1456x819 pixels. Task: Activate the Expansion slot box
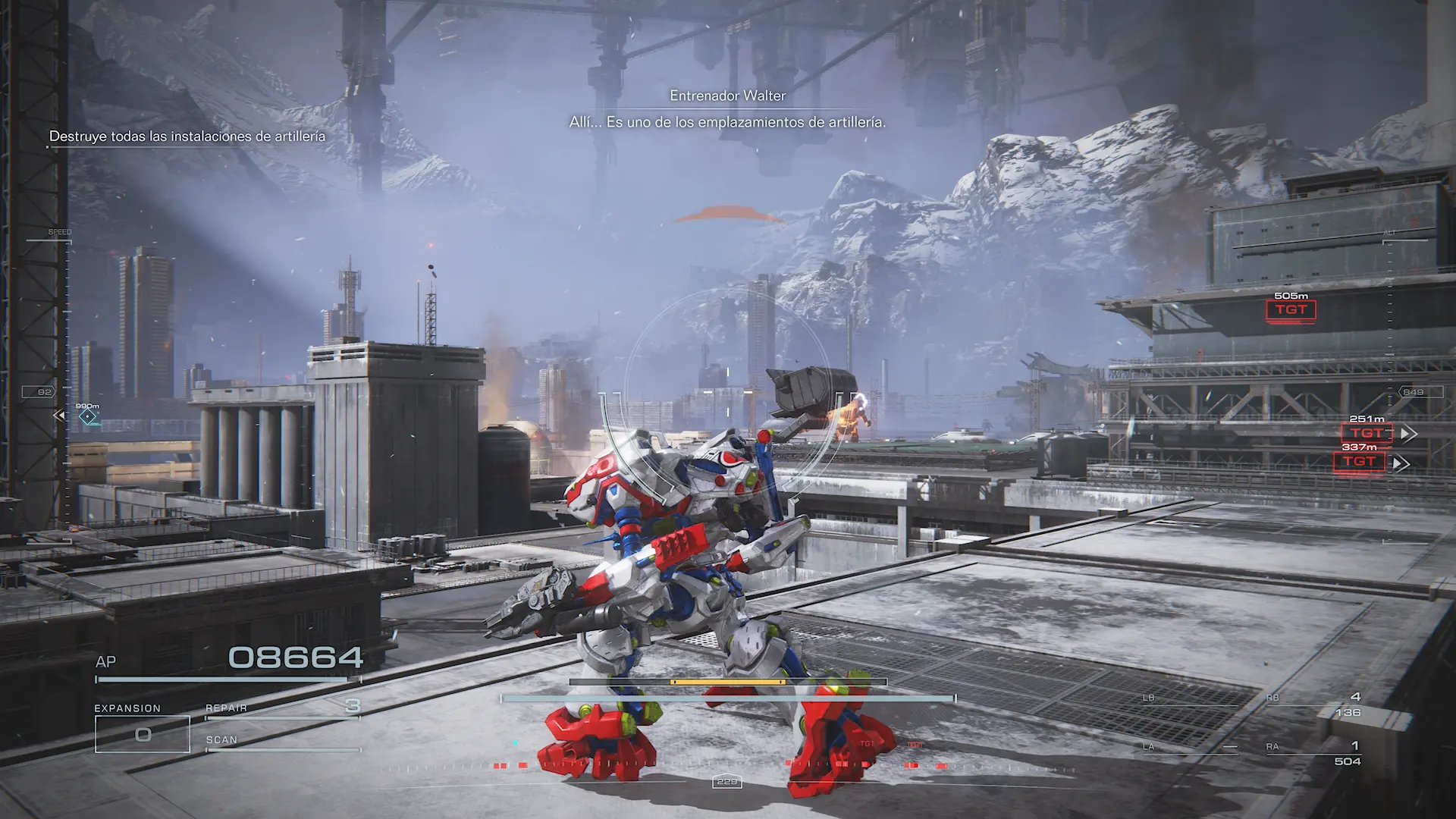[x=142, y=734]
